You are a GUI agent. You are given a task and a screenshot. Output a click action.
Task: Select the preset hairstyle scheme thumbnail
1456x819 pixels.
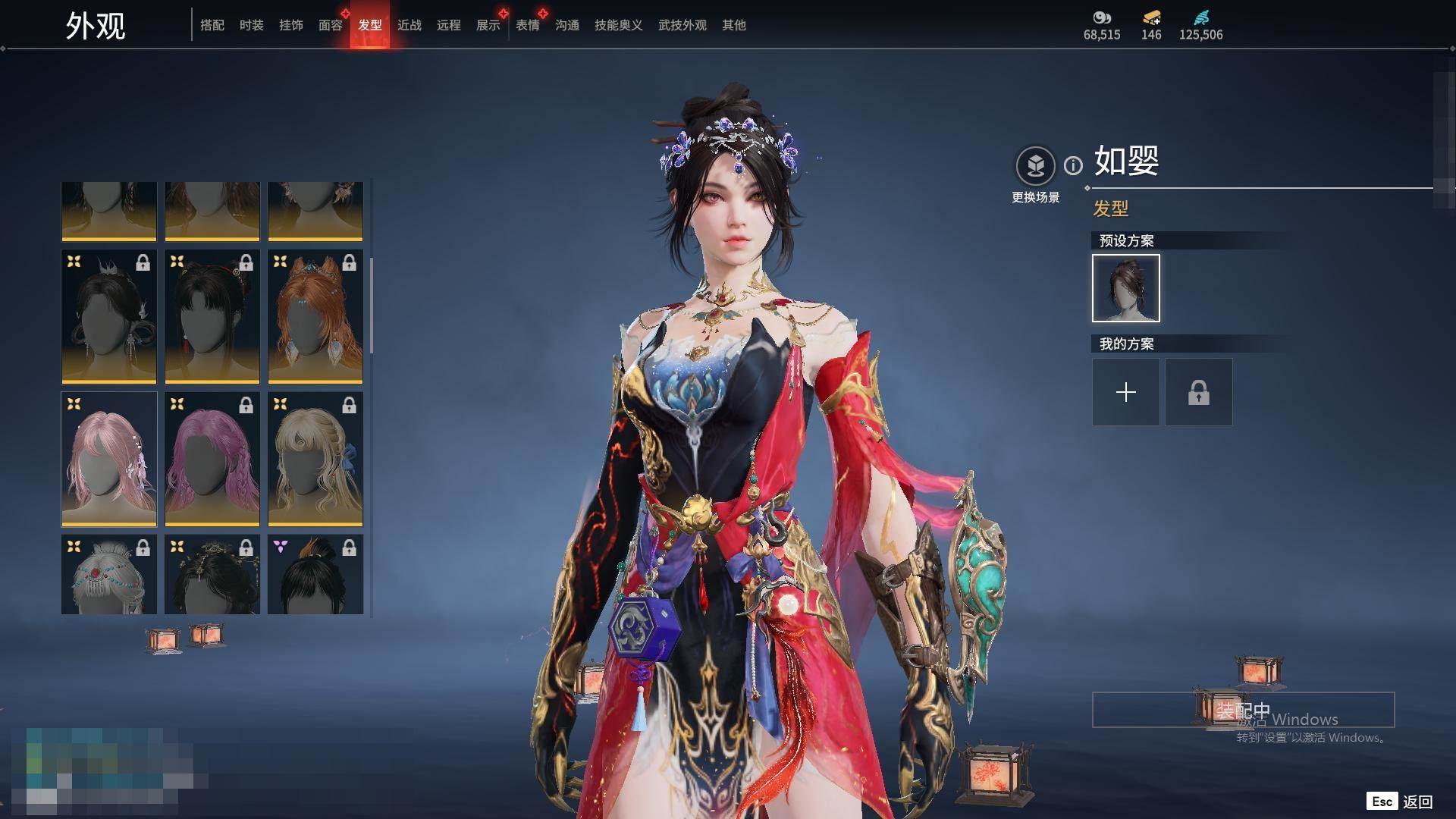coord(1126,288)
